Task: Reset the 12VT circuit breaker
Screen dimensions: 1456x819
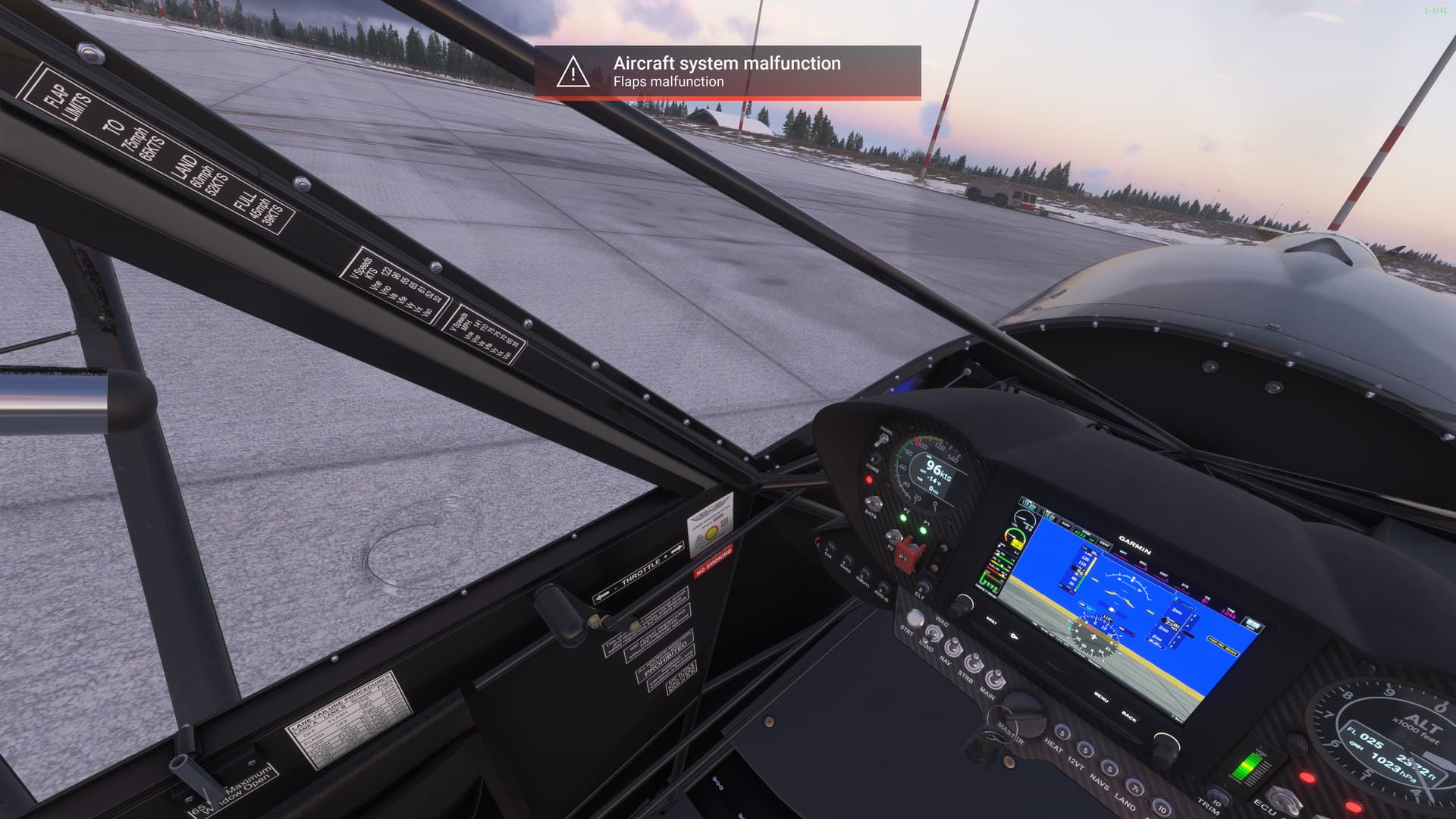Action: 1085,750
